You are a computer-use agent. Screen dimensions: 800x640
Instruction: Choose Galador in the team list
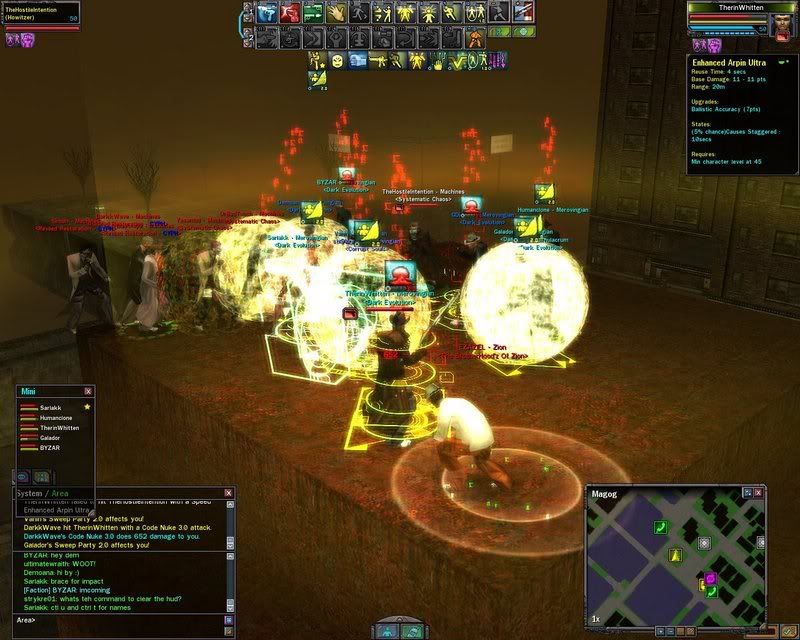click(52, 438)
